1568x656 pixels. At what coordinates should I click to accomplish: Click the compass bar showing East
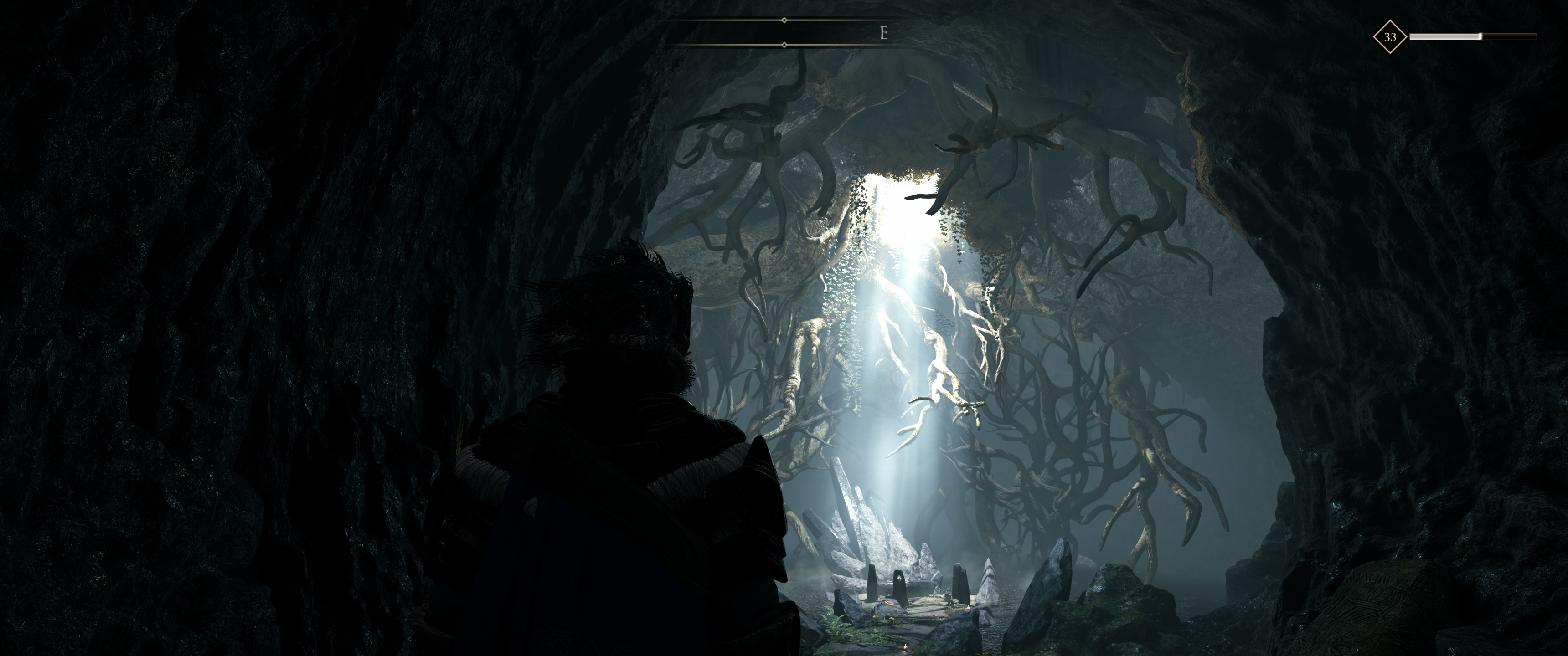[784, 33]
